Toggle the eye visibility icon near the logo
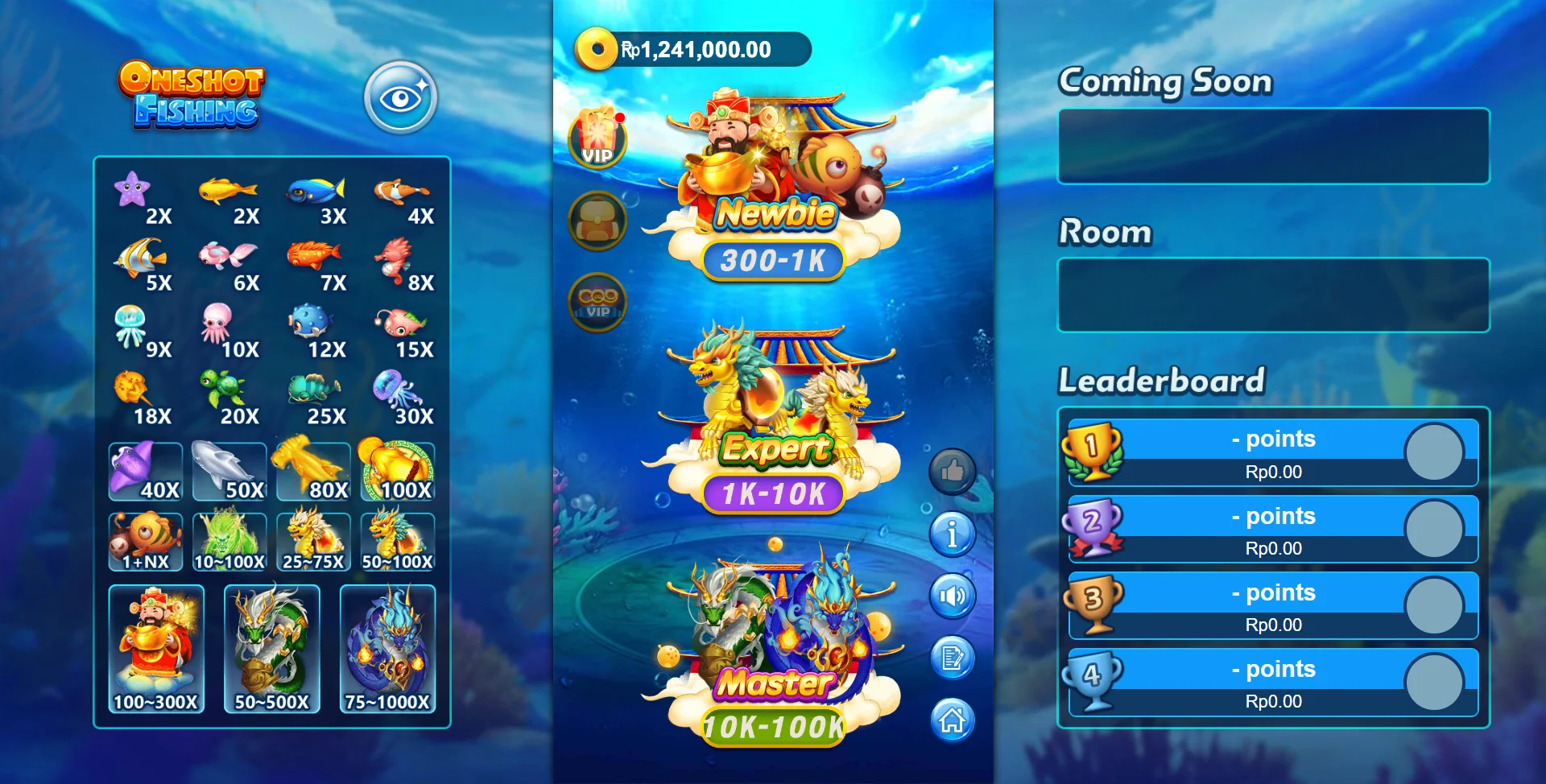 tap(400, 96)
